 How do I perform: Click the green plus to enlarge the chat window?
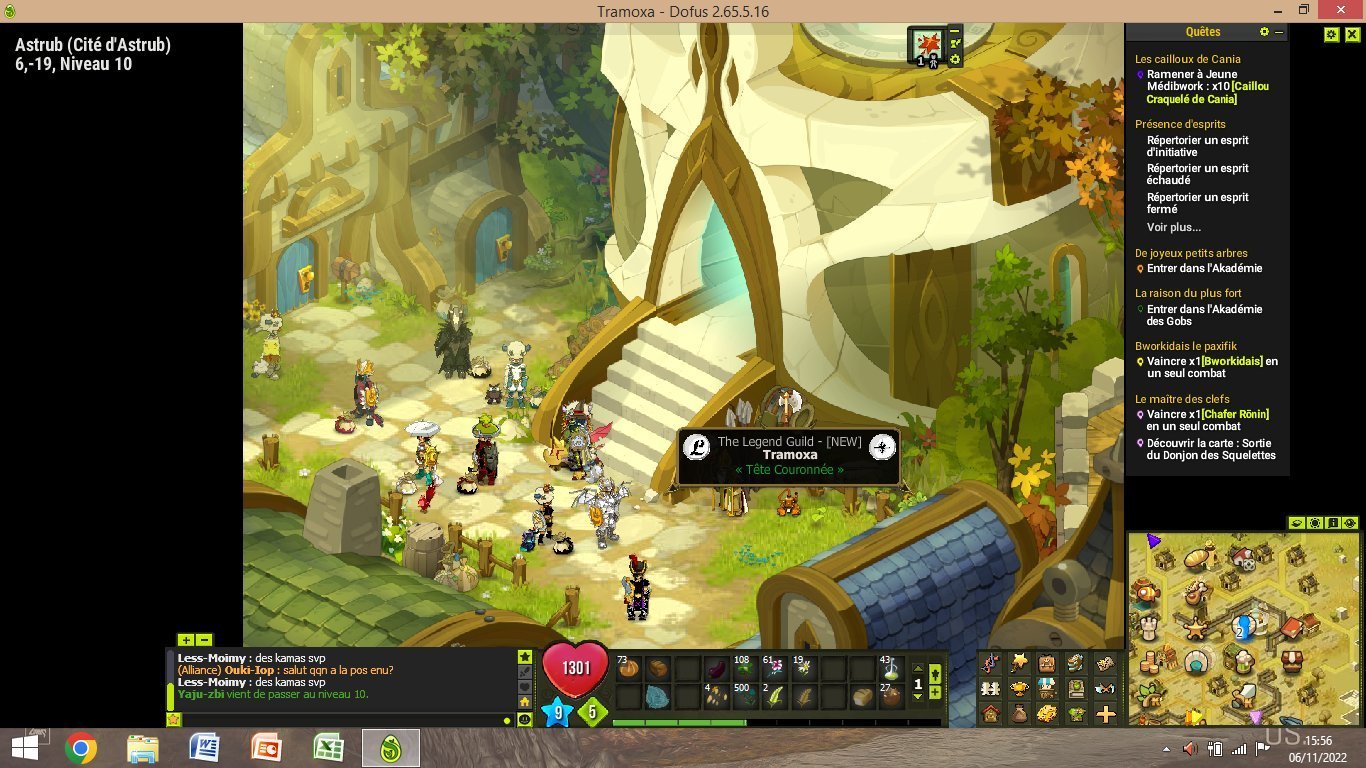(186, 639)
